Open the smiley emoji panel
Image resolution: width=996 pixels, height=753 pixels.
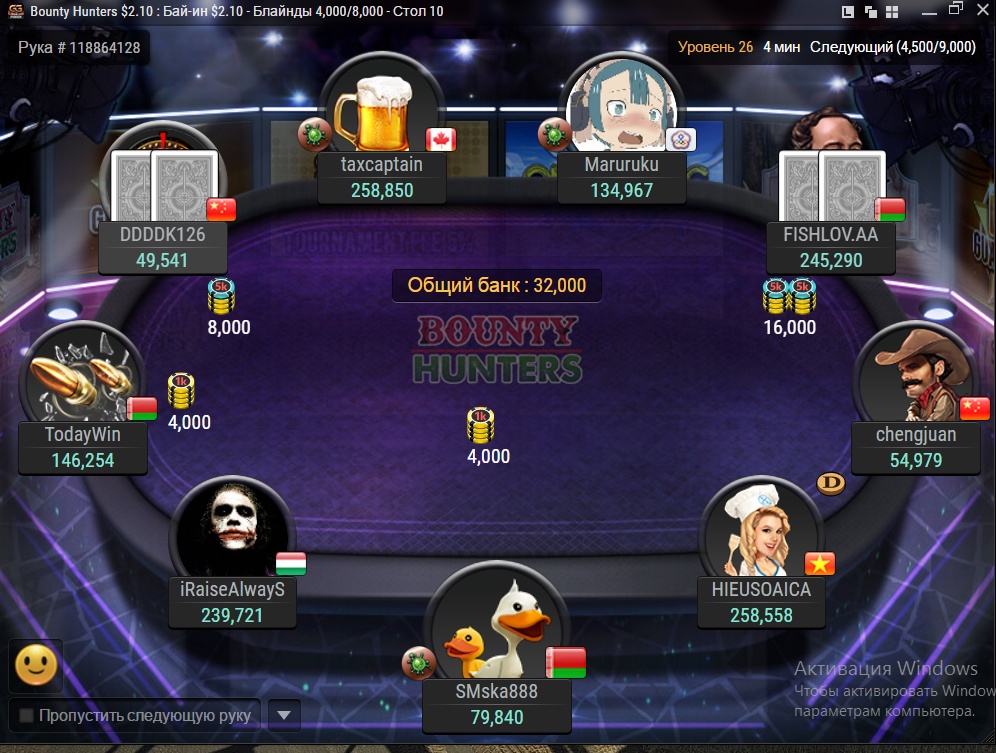pyautogui.click(x=36, y=665)
